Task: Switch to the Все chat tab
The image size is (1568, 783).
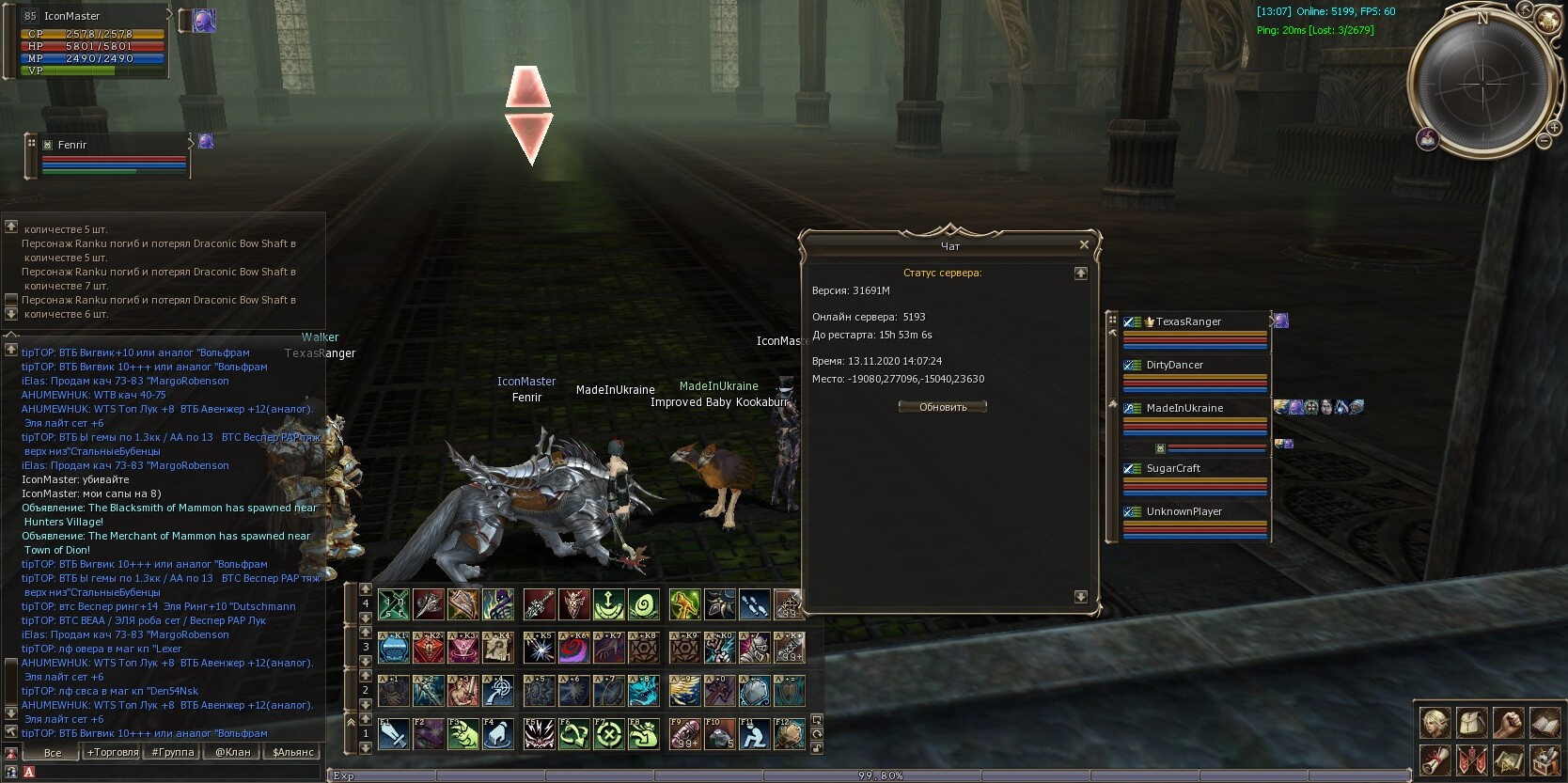Action: click(x=53, y=752)
